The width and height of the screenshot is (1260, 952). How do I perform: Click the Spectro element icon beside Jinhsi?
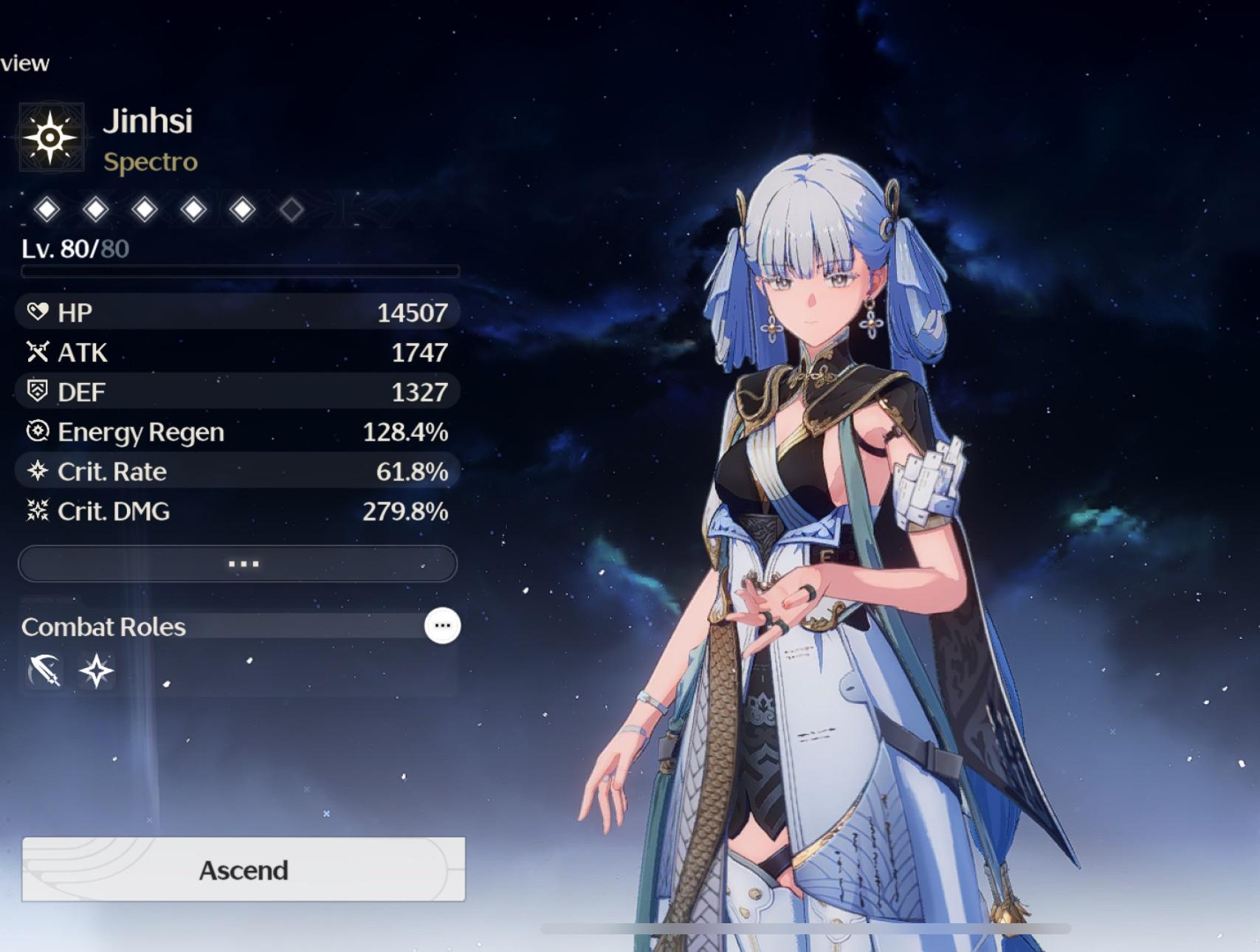(x=50, y=138)
